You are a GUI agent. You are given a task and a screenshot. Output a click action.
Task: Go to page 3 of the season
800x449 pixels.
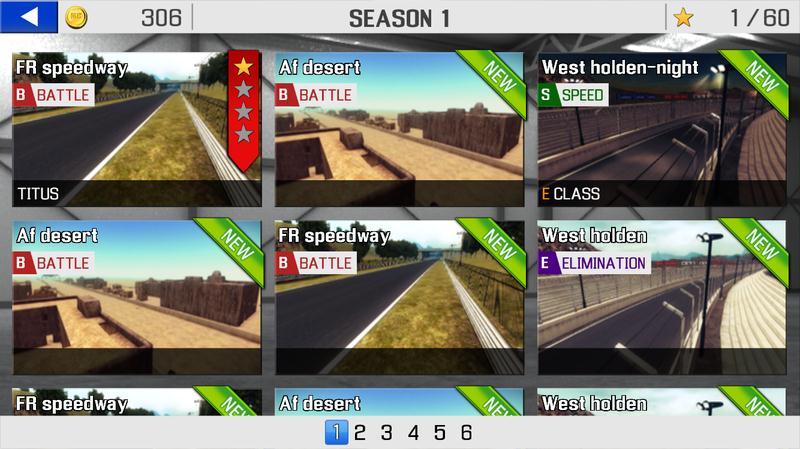click(386, 433)
